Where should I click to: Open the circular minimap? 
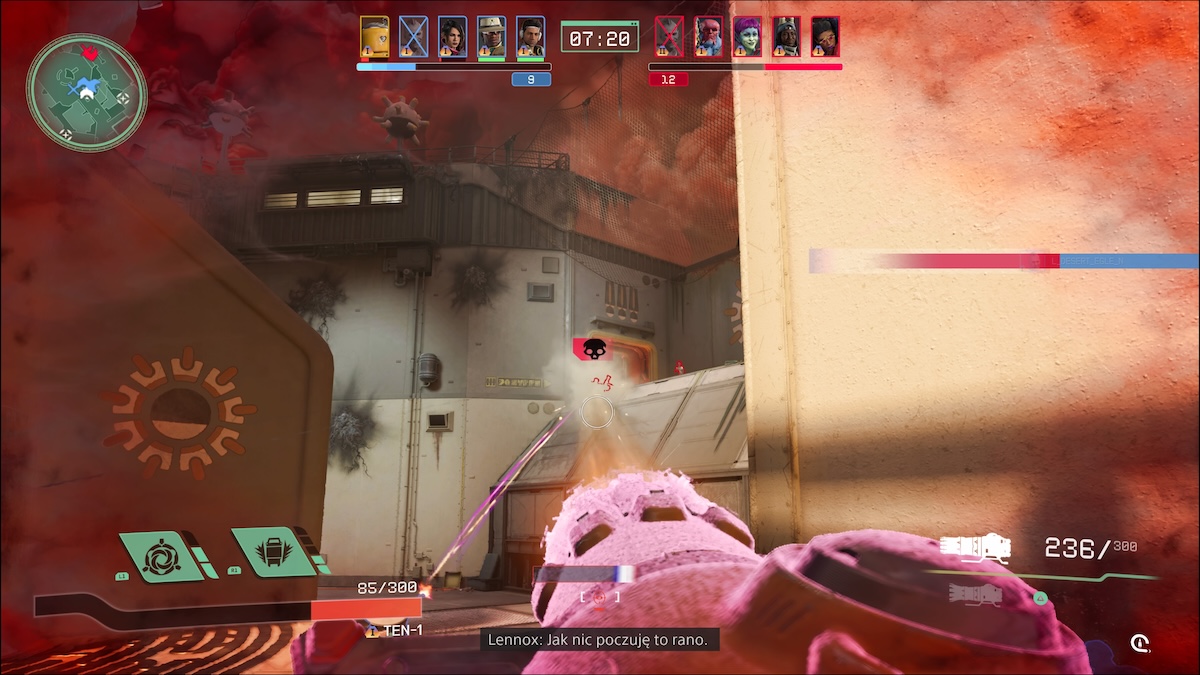tap(87, 93)
